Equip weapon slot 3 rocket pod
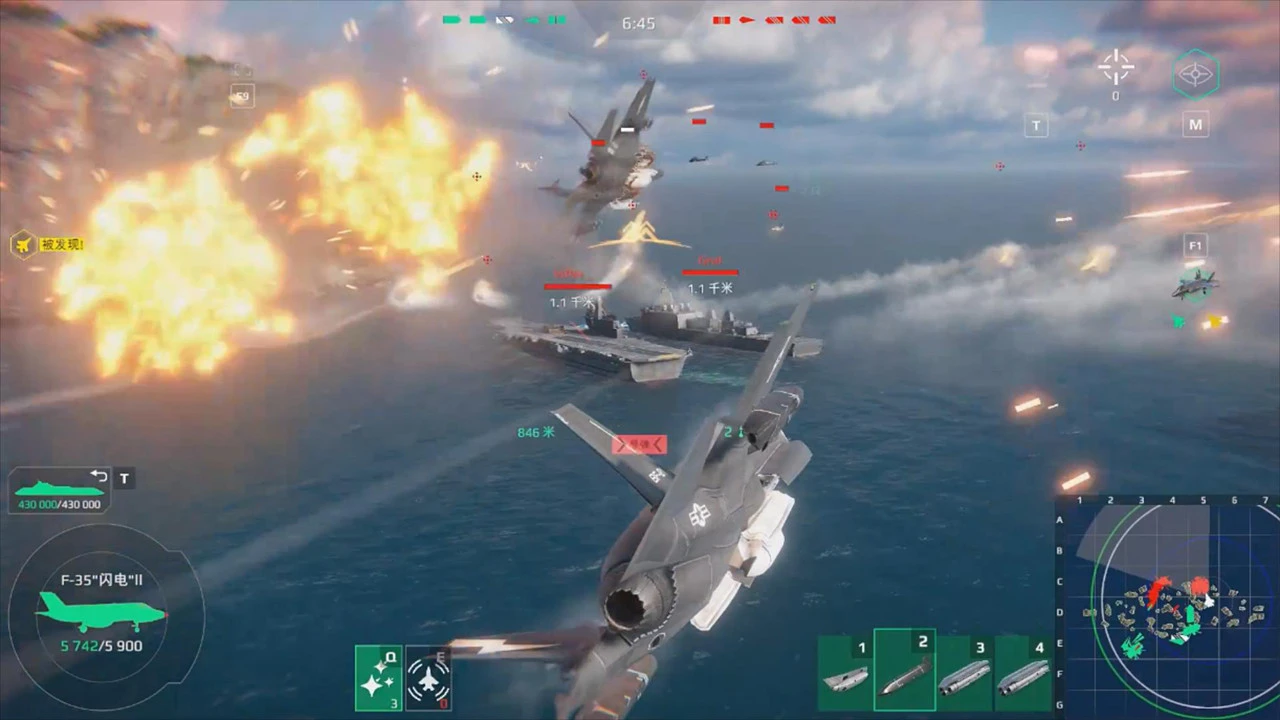 pyautogui.click(x=964, y=672)
